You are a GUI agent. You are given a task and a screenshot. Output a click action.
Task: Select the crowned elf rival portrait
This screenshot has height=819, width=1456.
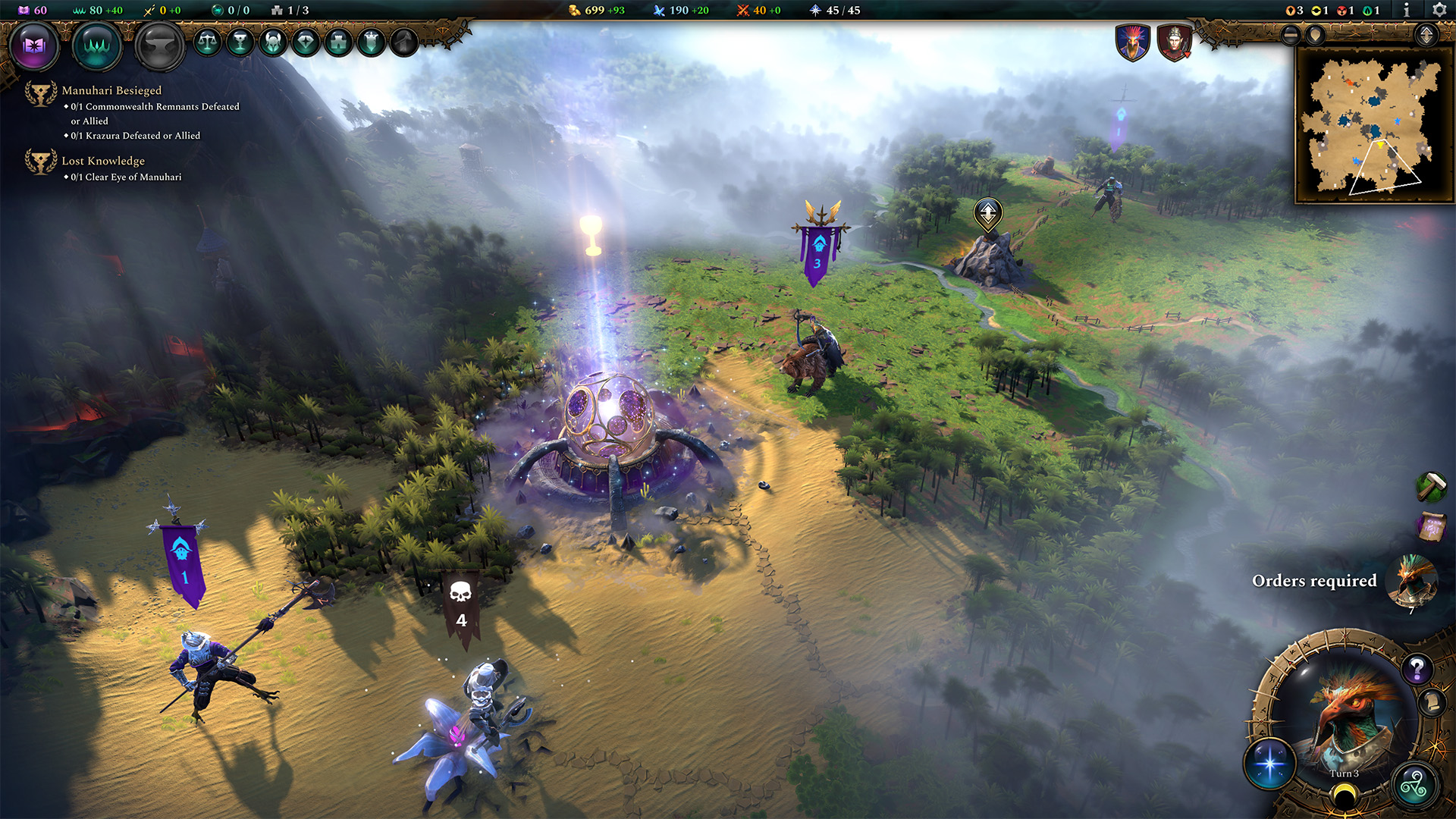click(1174, 42)
